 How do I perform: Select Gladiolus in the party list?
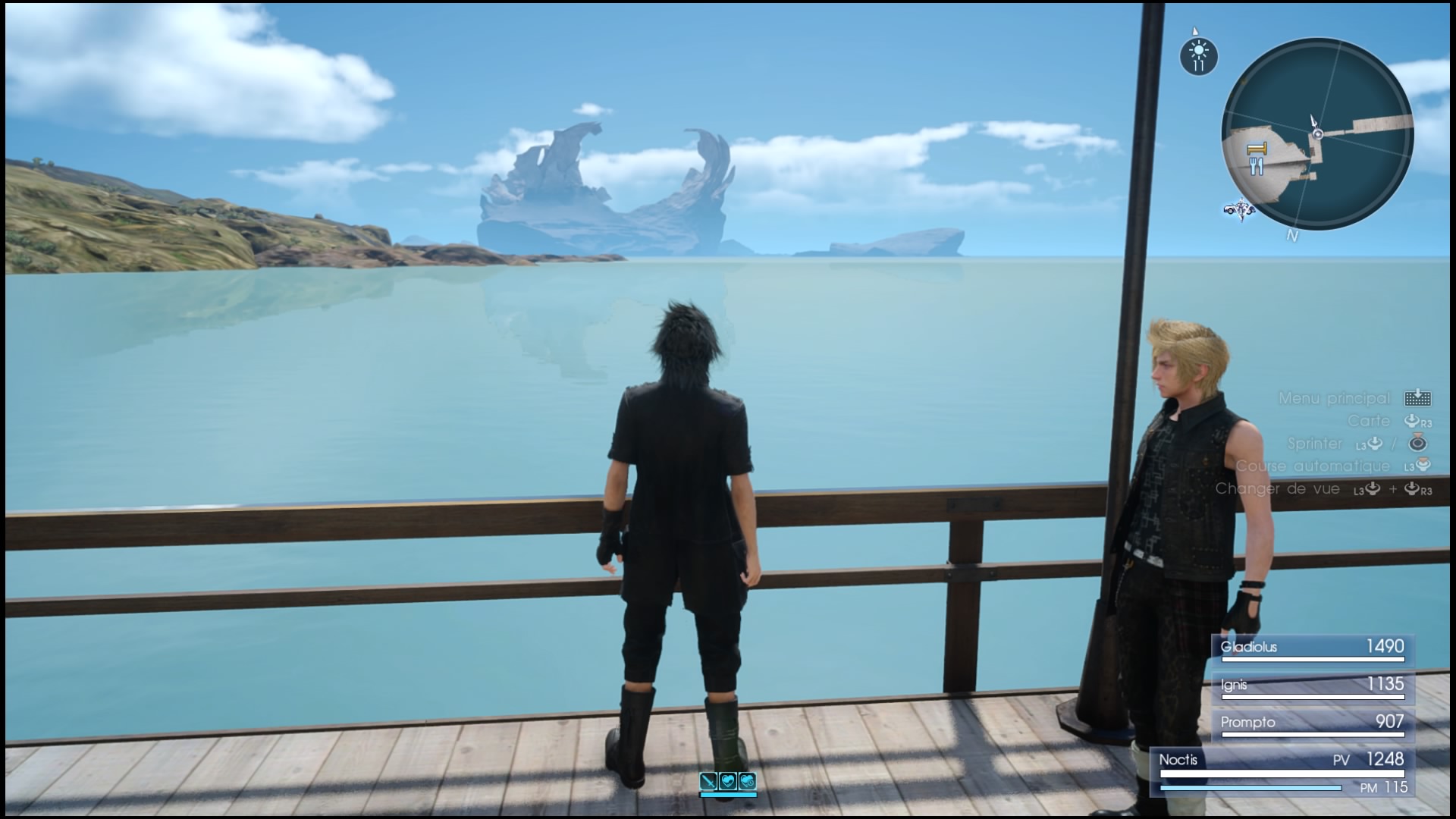[x=1312, y=648]
